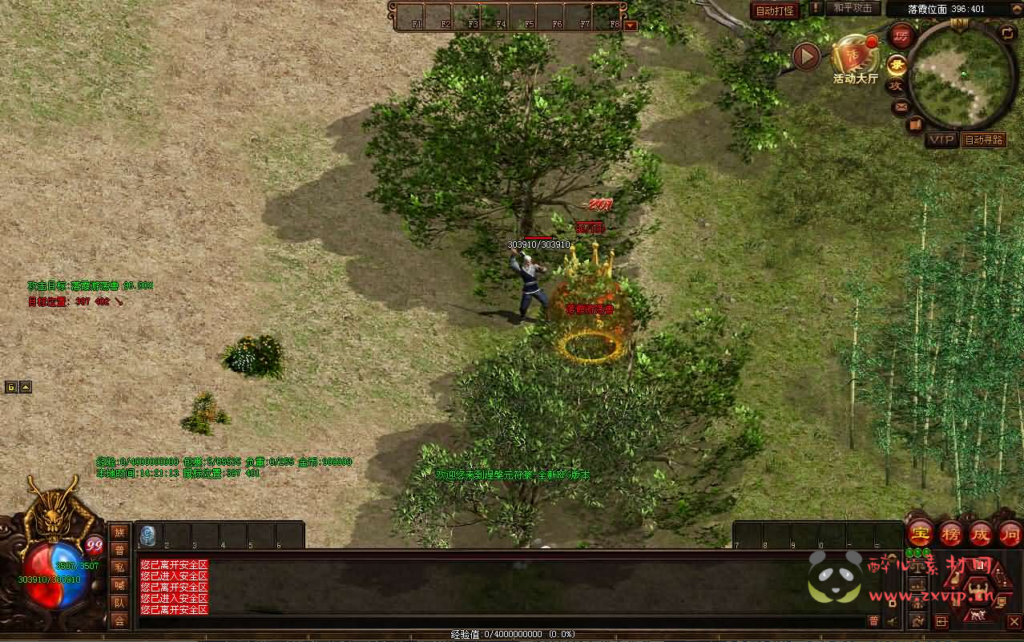This screenshot has width=1024, height=642.
Task: Select the 喊 shout chat channel
Action: (x=119, y=584)
